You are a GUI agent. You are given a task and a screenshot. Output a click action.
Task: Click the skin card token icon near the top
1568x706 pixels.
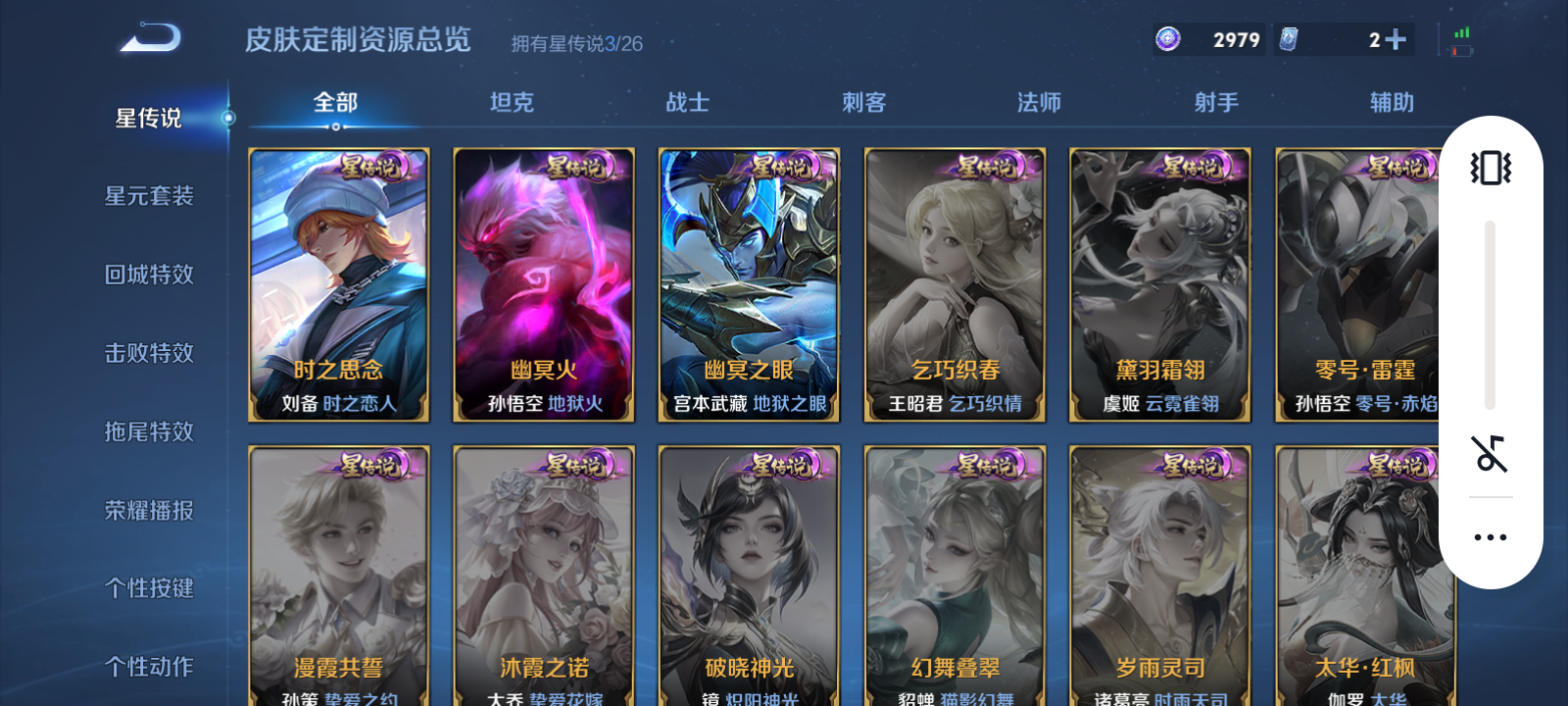coord(1291,37)
